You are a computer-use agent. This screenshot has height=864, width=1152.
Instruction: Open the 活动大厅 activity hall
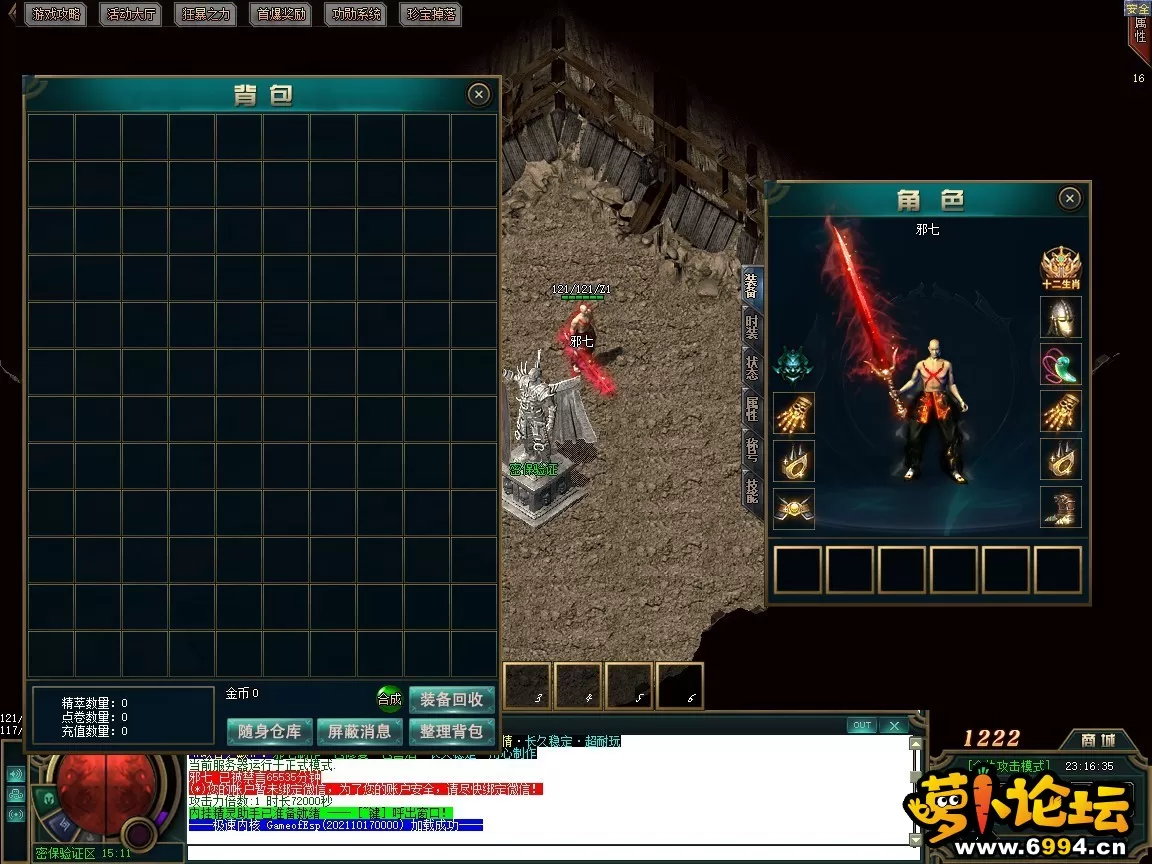[131, 14]
